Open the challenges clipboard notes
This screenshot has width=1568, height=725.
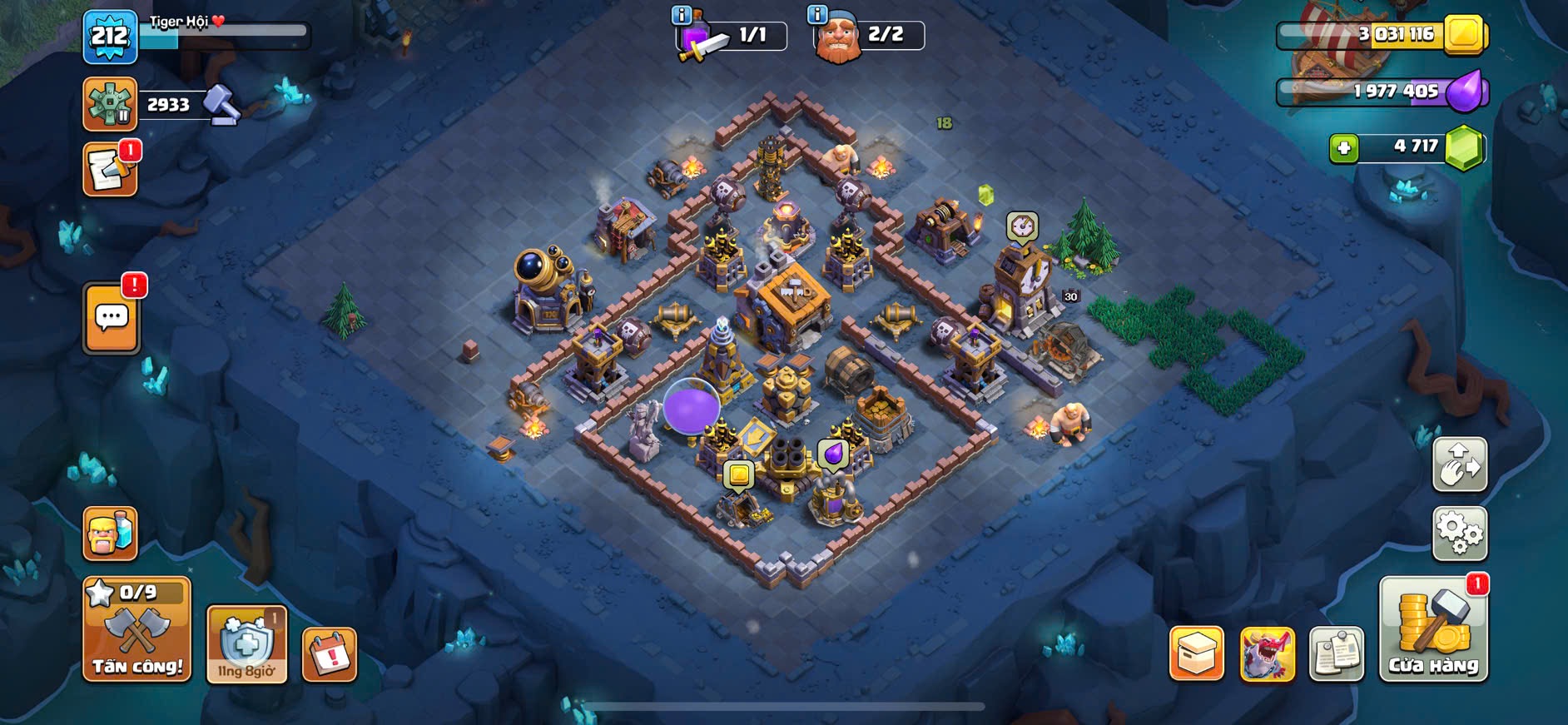(x=1336, y=653)
